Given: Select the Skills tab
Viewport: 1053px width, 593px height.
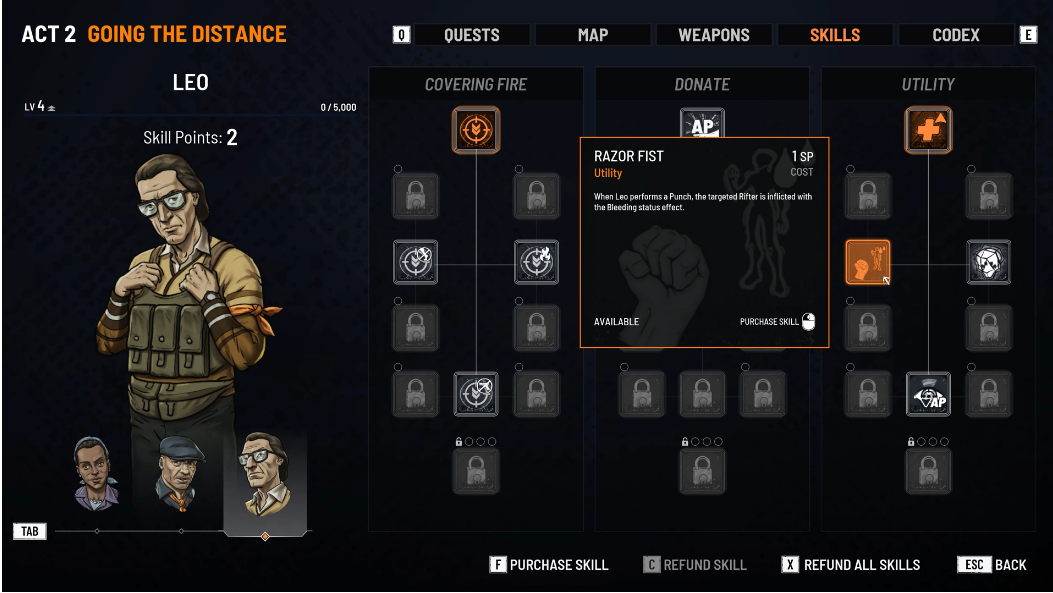Looking at the screenshot, I should (x=835, y=35).
